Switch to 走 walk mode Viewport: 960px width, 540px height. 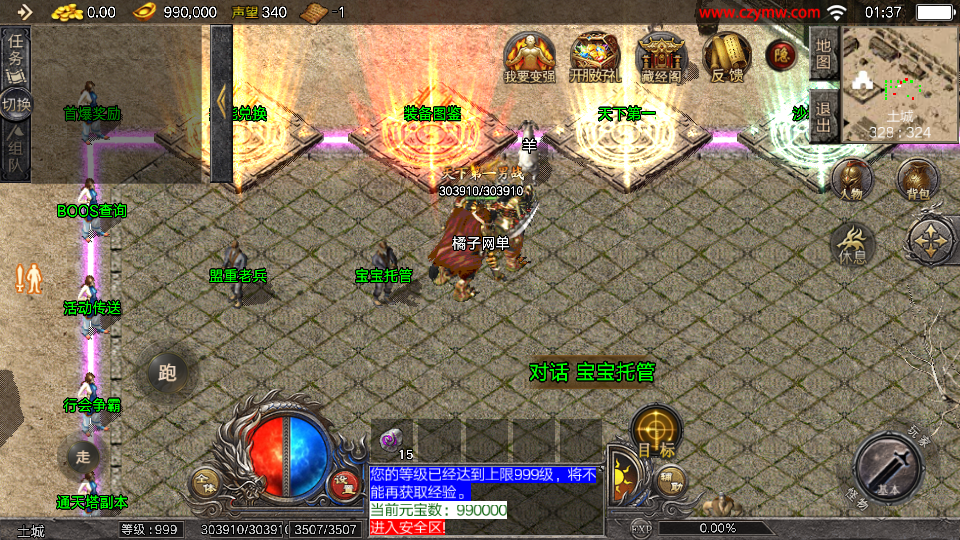coord(82,457)
